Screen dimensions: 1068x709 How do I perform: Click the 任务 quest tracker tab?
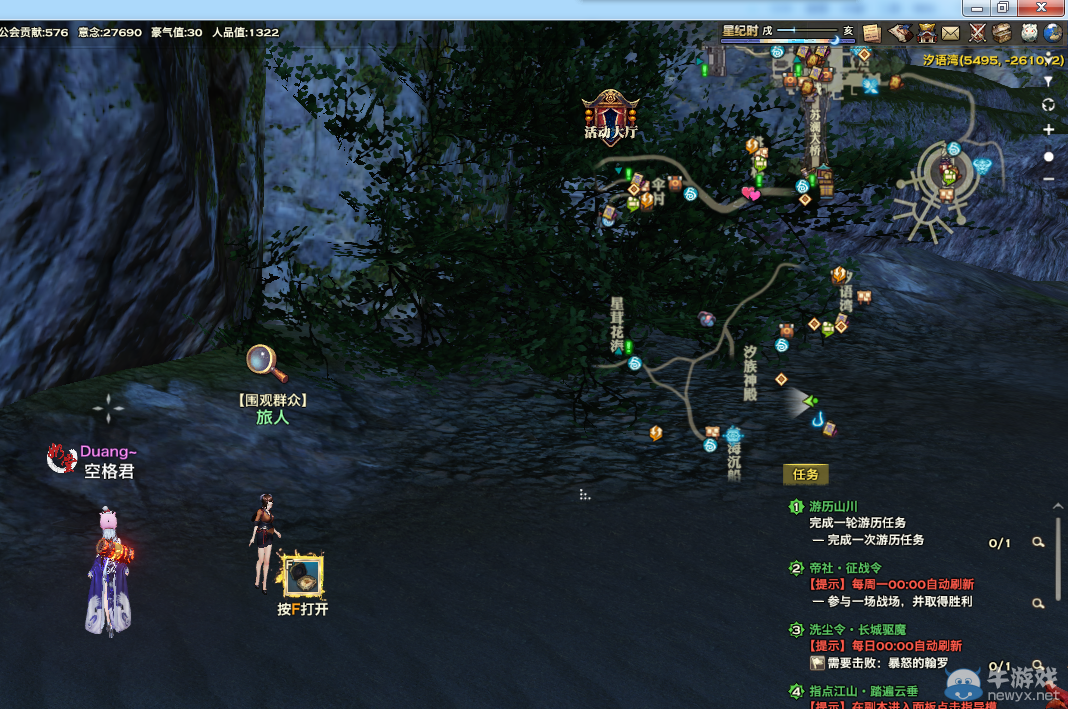pyautogui.click(x=805, y=474)
